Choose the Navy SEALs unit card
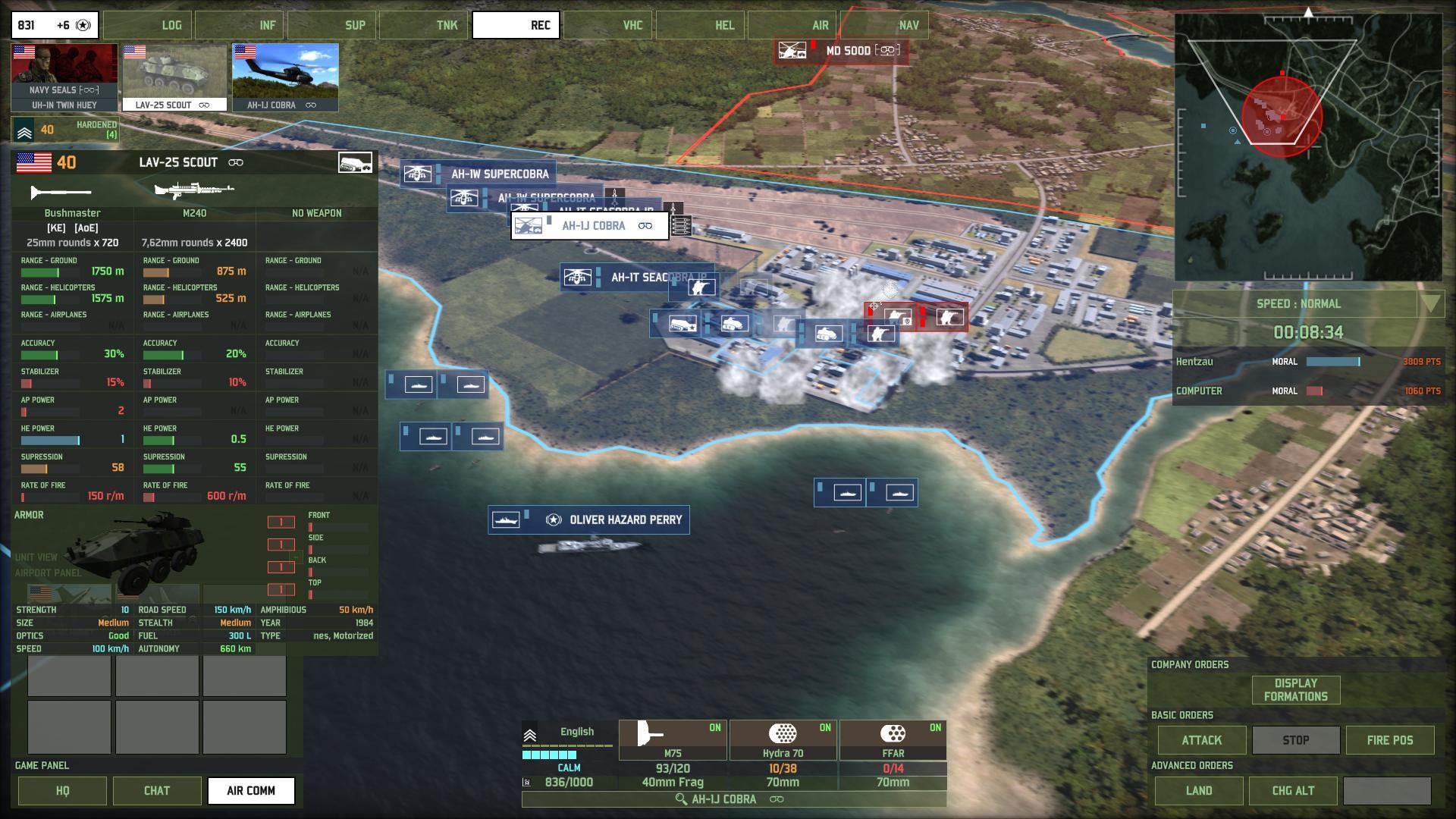Viewport: 1456px width, 819px height. coord(64,77)
